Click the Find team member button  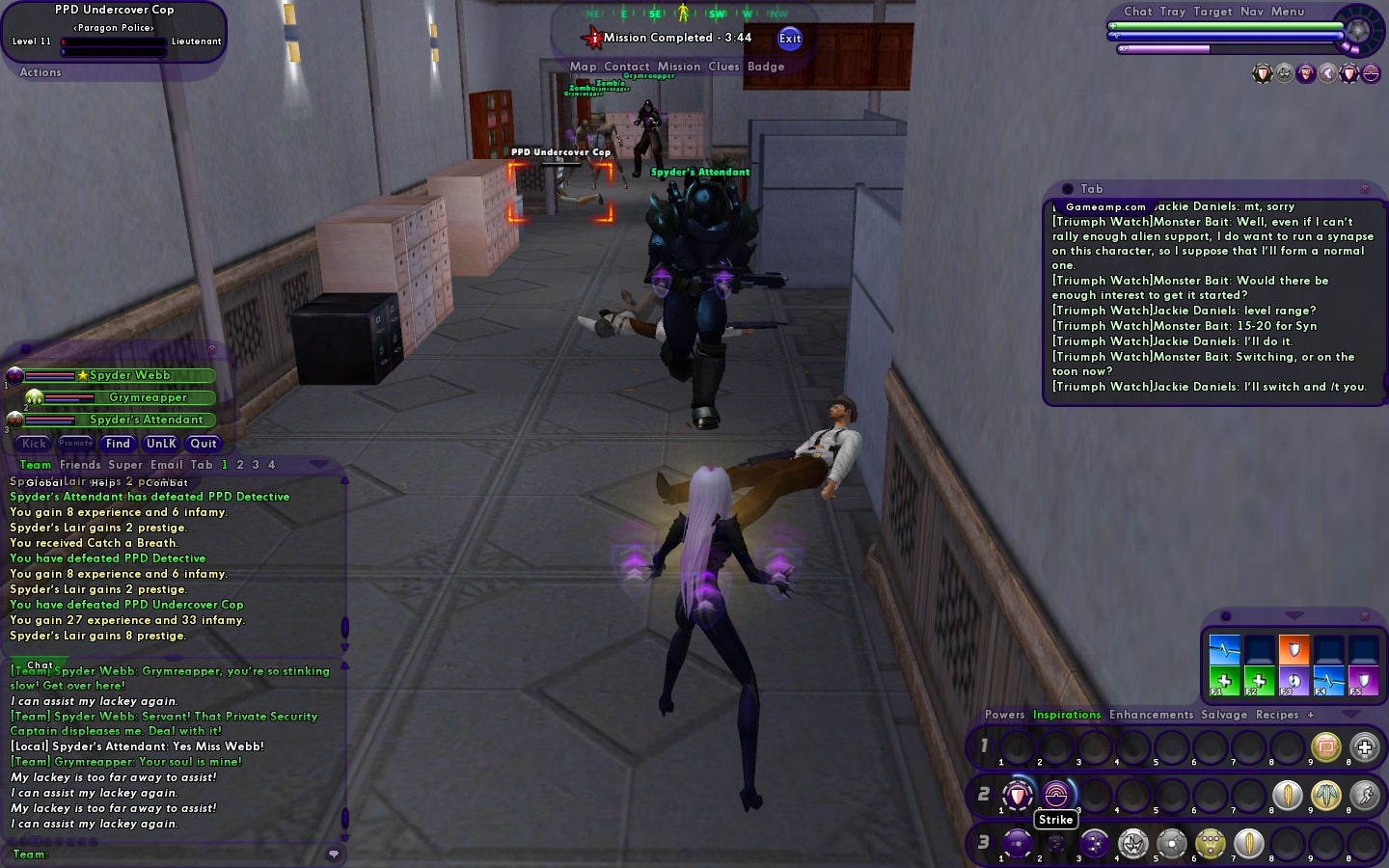118,444
